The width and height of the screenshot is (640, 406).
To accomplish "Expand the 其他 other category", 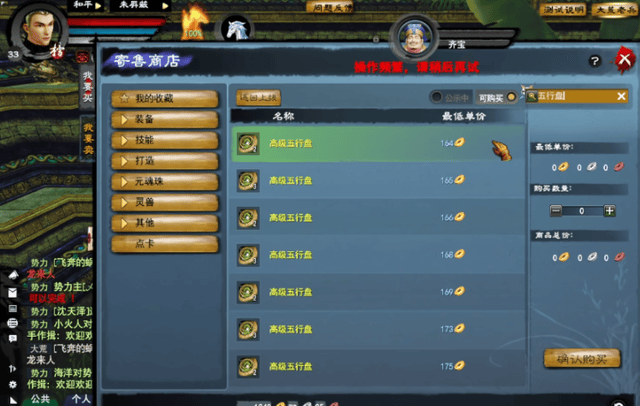I will tap(164, 223).
